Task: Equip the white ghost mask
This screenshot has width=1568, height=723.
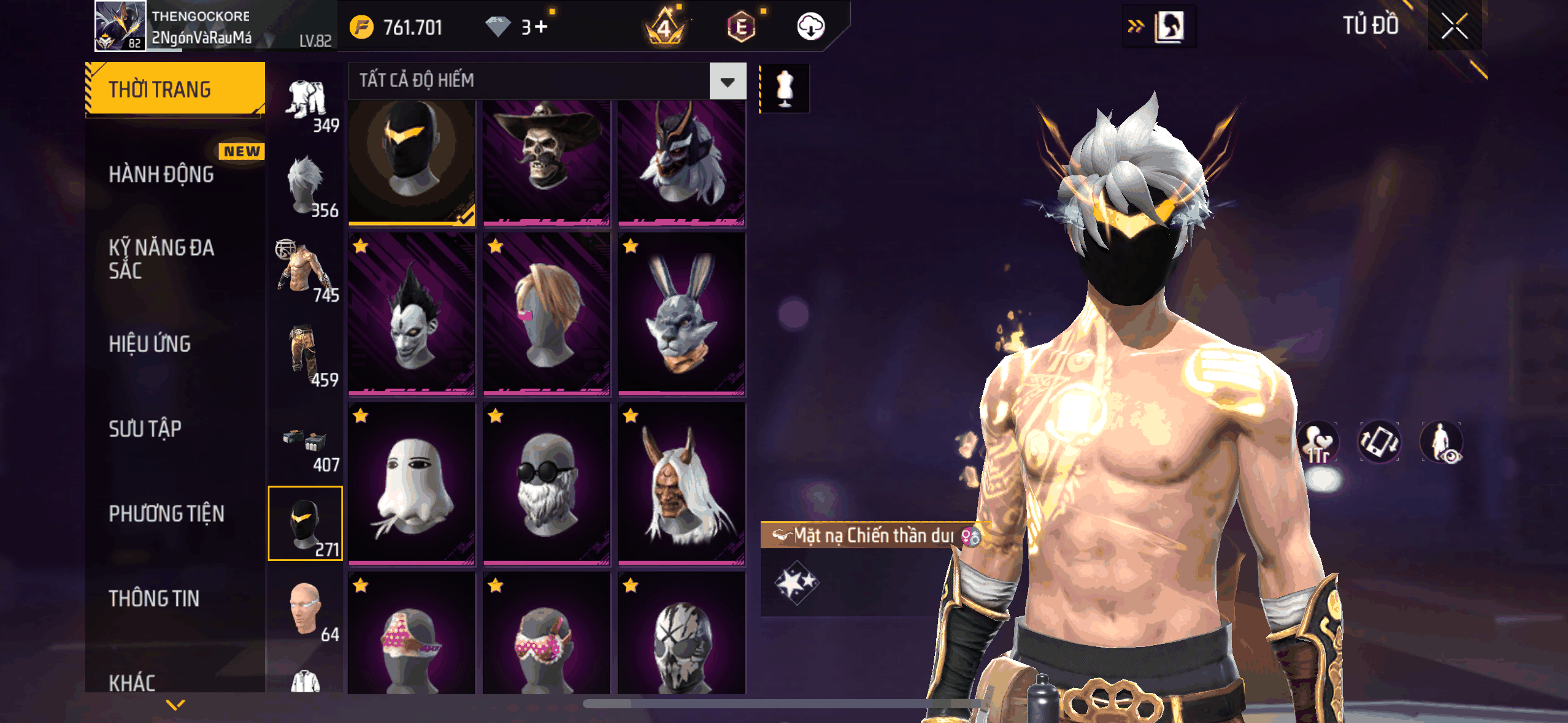Action: tap(412, 484)
